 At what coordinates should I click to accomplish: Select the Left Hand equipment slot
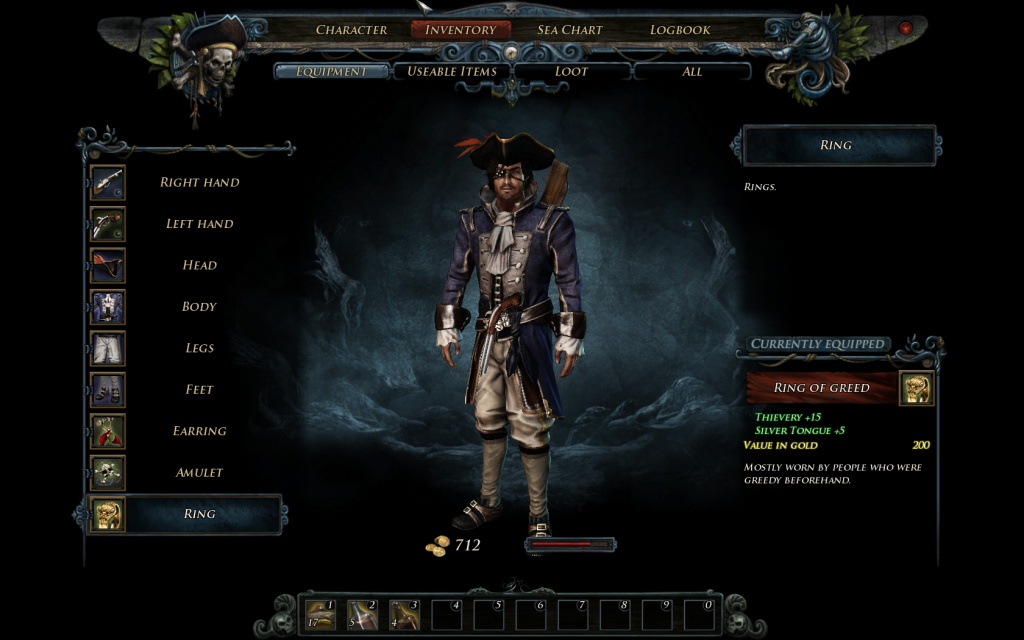coord(199,224)
